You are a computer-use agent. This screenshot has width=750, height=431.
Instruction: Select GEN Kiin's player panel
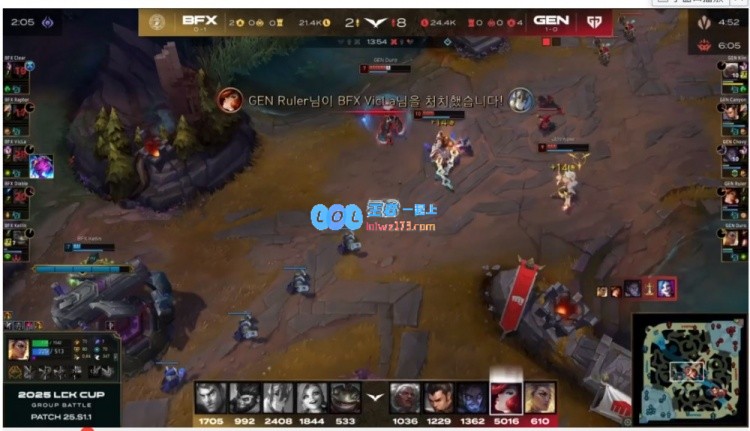click(733, 73)
